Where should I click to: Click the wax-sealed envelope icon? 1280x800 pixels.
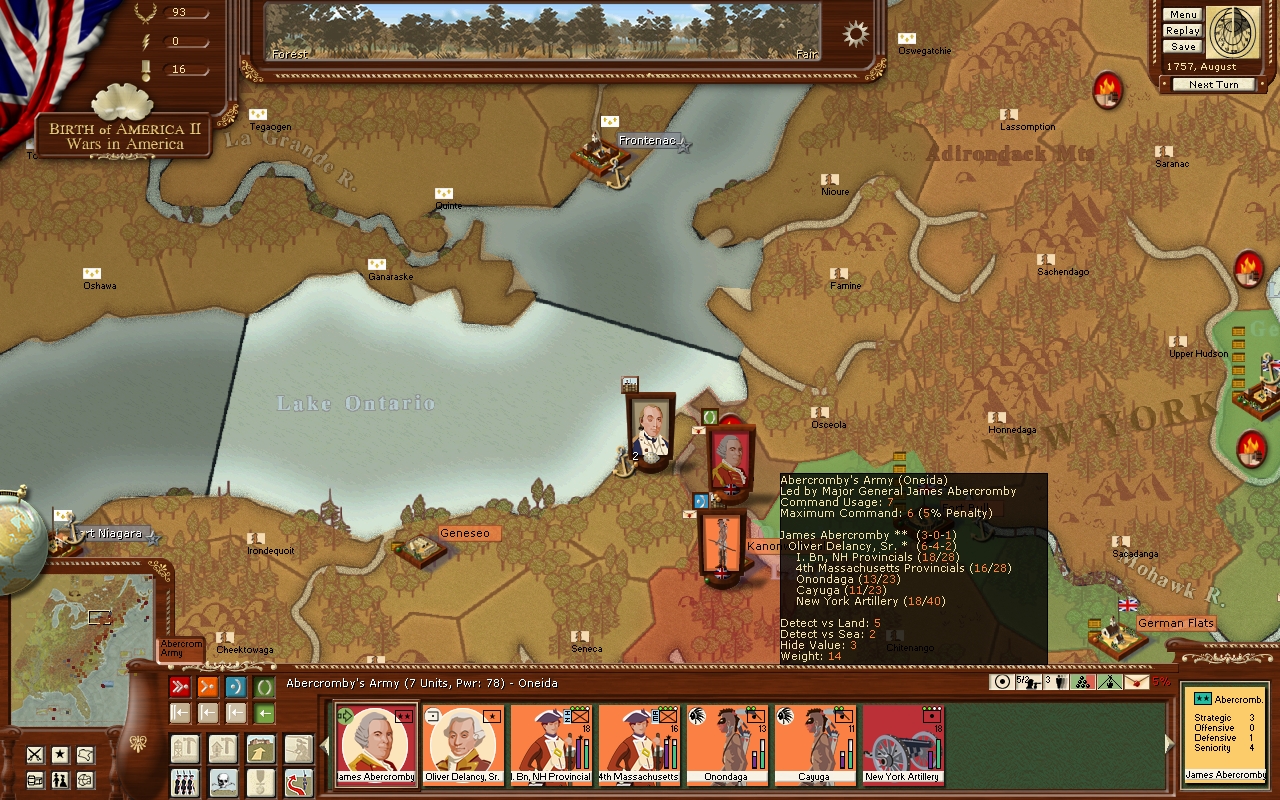point(1135,682)
